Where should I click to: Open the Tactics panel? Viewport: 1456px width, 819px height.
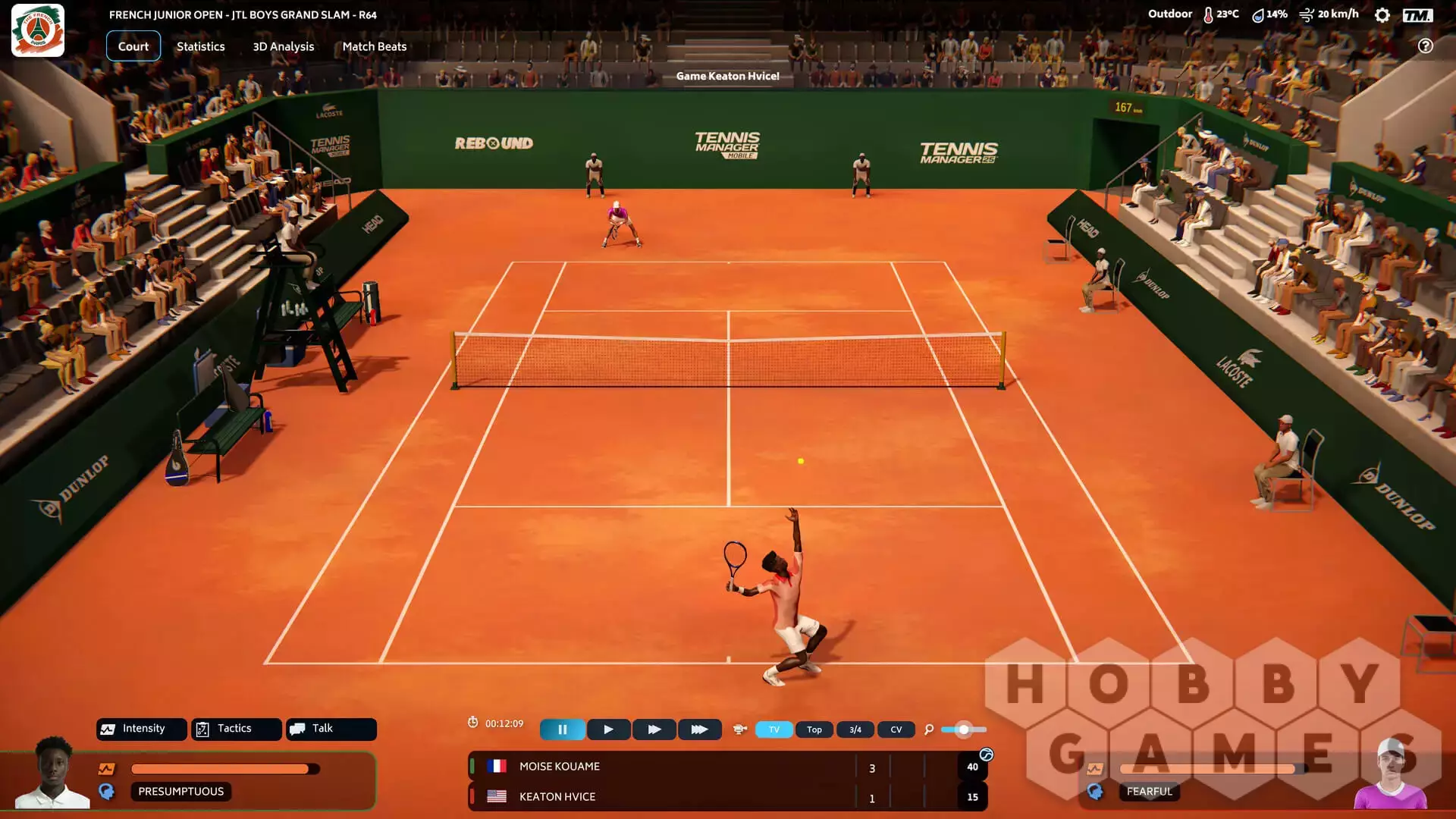pyautogui.click(x=236, y=729)
